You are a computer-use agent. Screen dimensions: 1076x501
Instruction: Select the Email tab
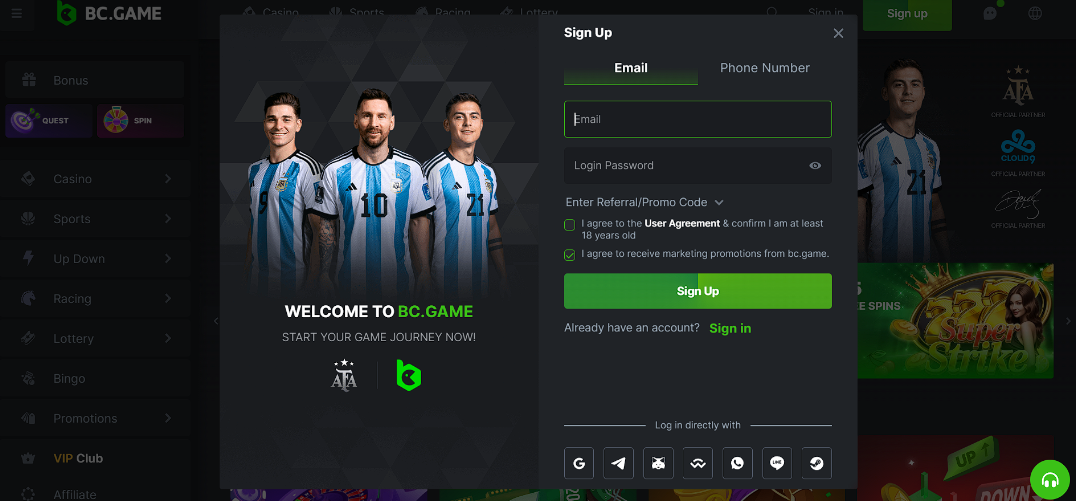pos(631,68)
